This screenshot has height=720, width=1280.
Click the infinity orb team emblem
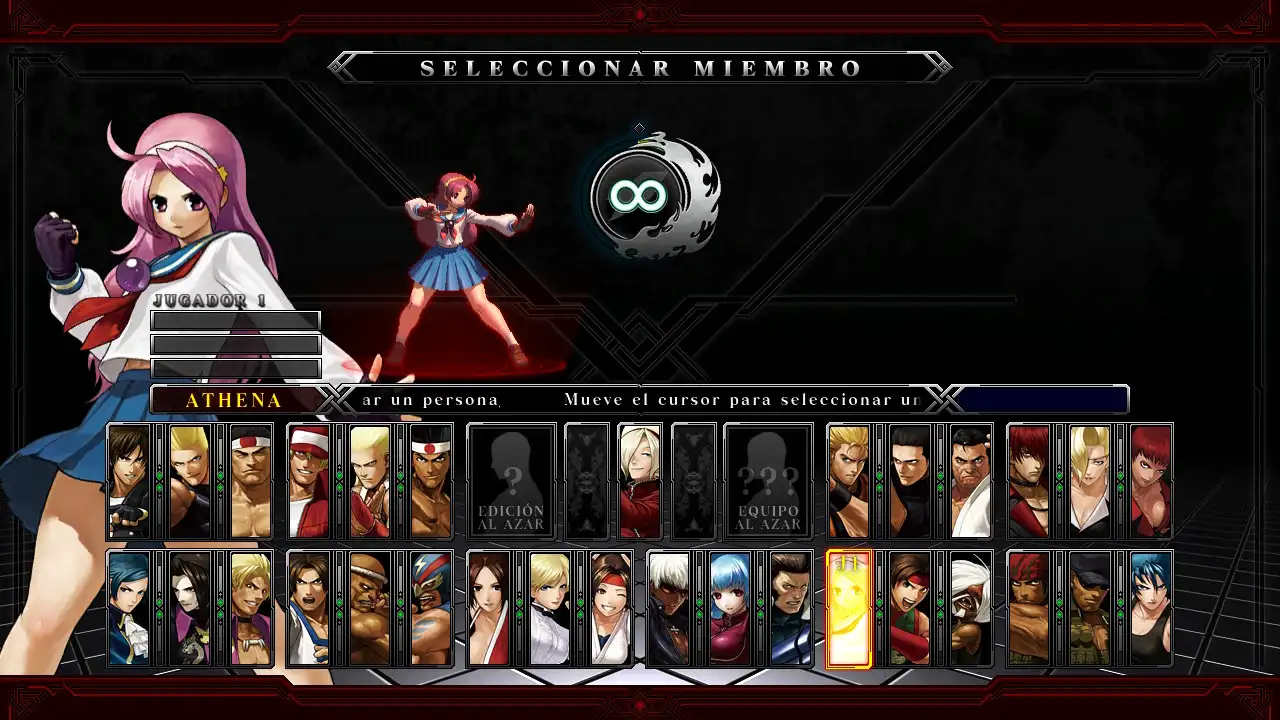click(640, 196)
